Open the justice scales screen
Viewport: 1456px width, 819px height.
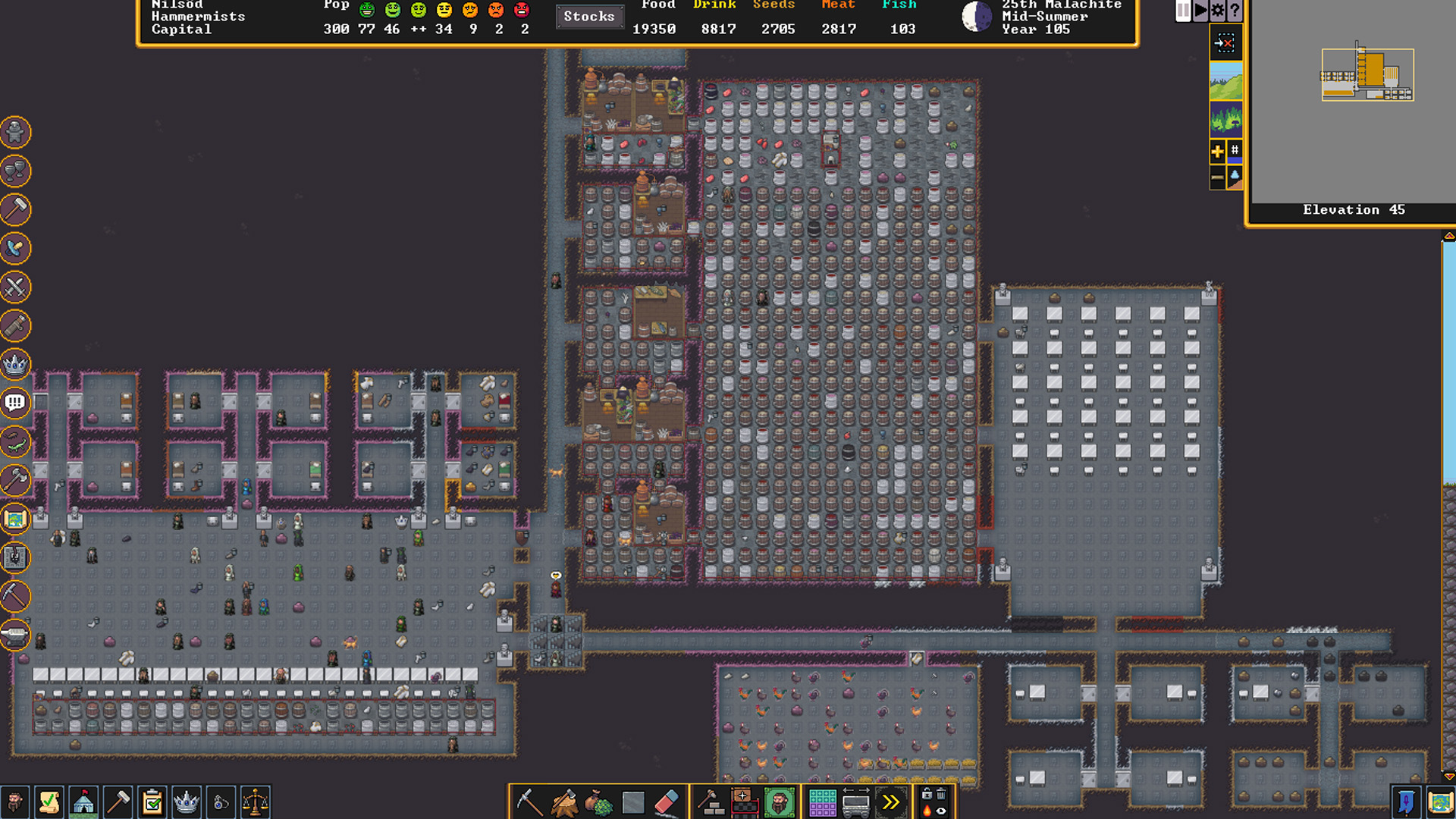tap(256, 802)
